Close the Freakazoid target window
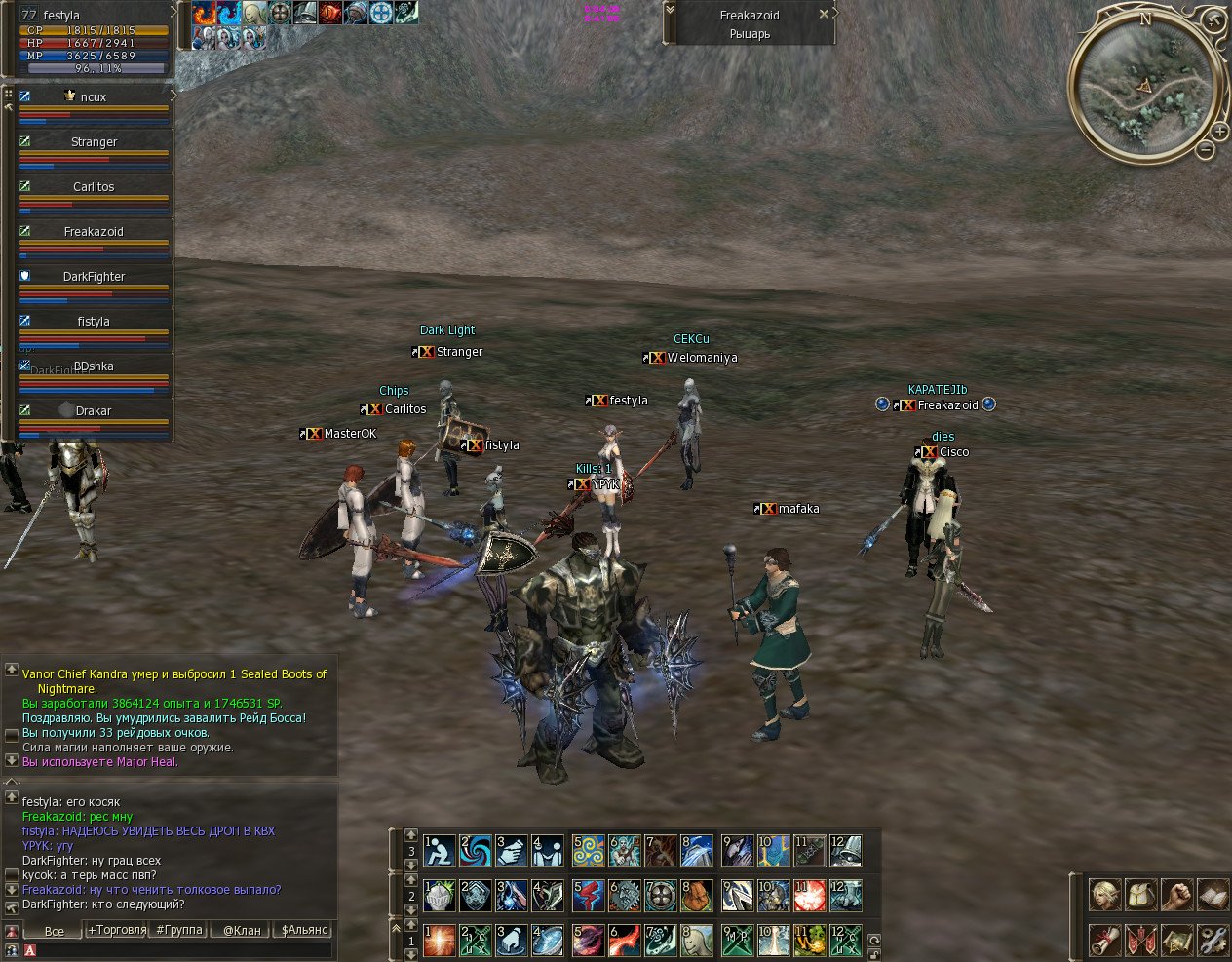 [x=824, y=15]
